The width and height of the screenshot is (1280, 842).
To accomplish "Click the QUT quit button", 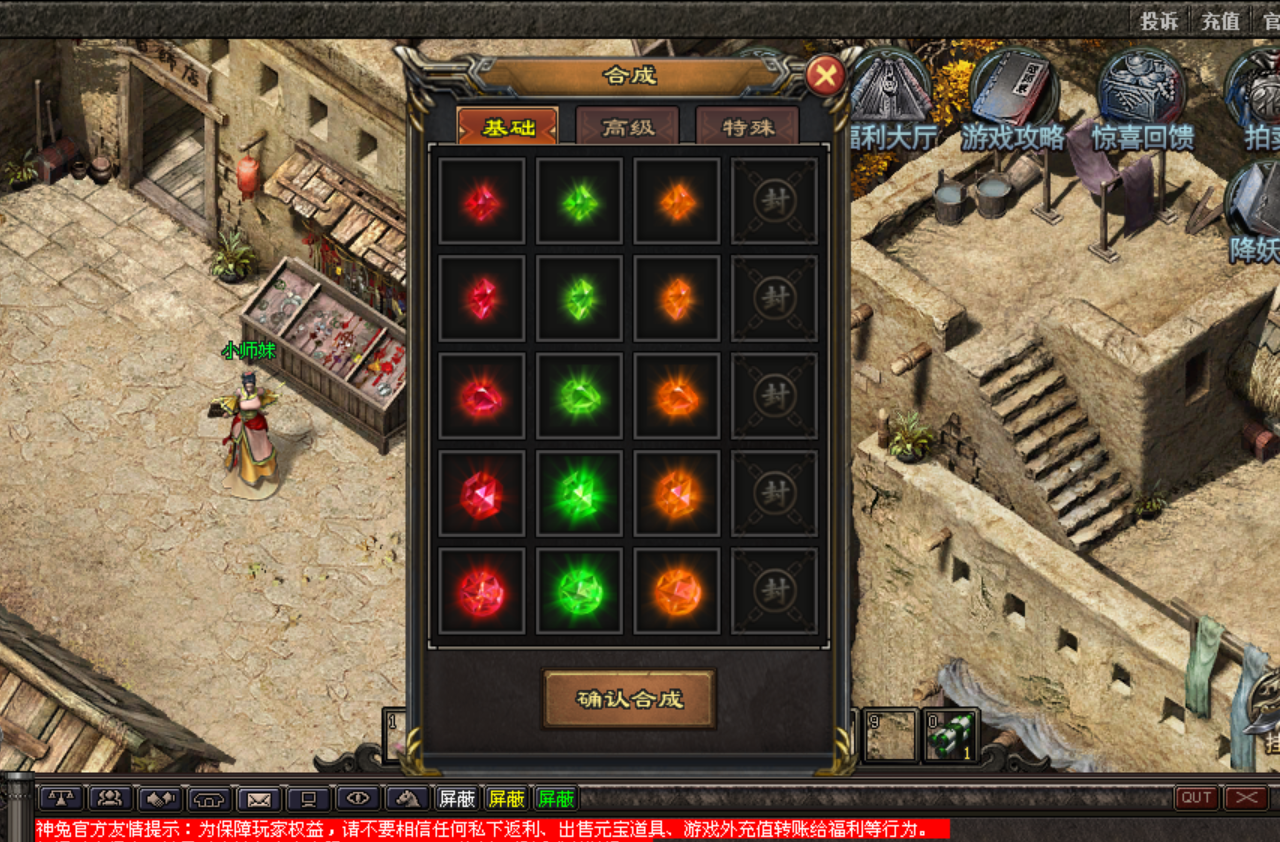I will point(1196,798).
